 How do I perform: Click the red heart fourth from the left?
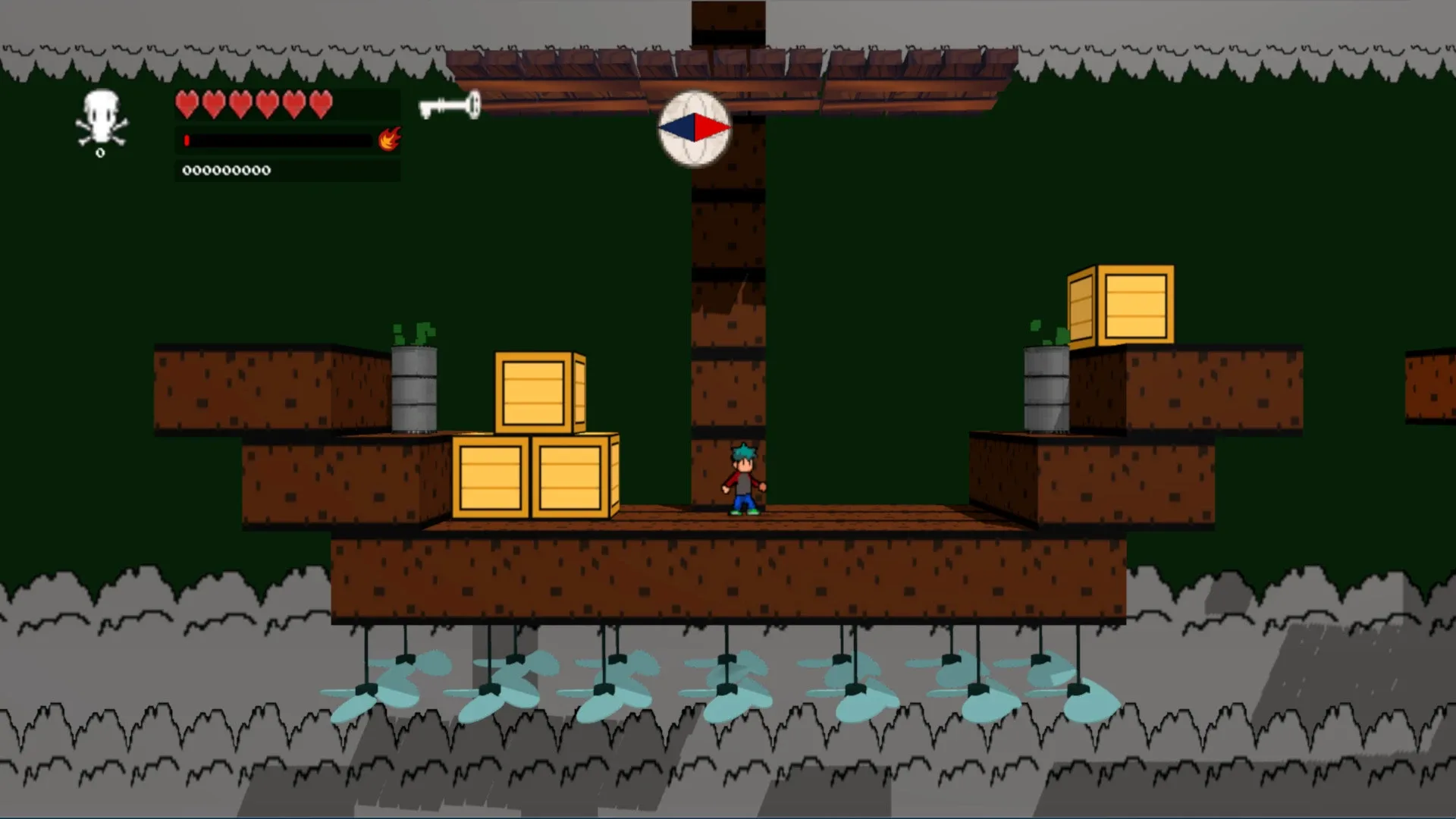(267, 103)
